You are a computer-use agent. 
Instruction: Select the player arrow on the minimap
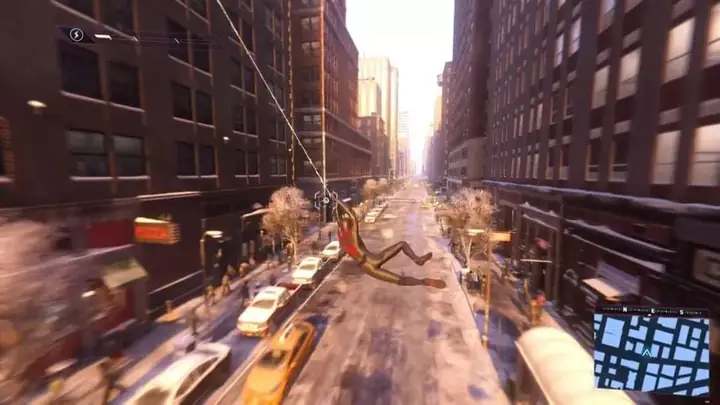click(648, 352)
